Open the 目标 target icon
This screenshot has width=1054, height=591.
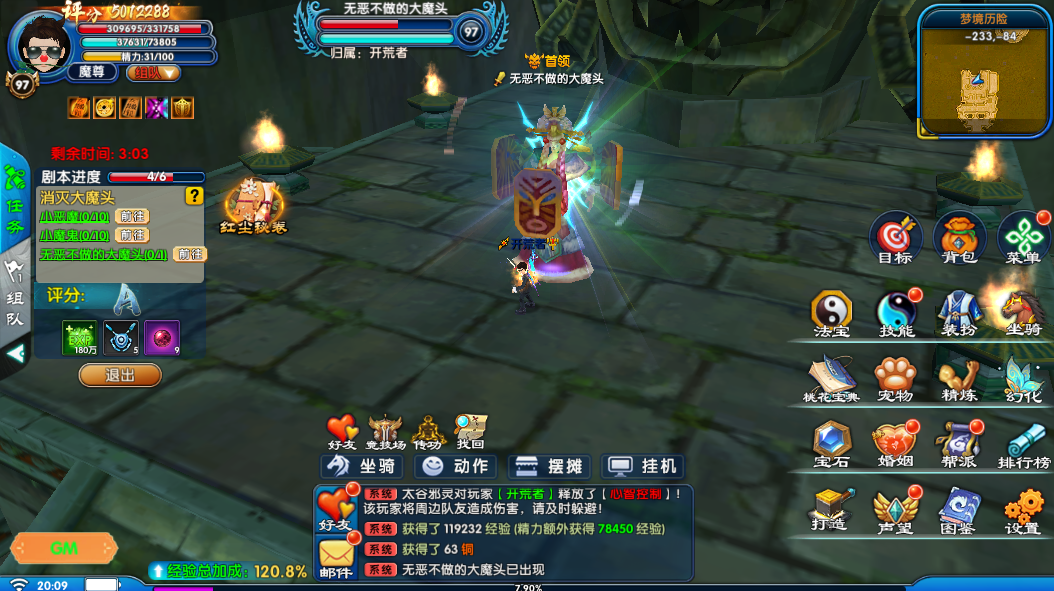pos(895,238)
